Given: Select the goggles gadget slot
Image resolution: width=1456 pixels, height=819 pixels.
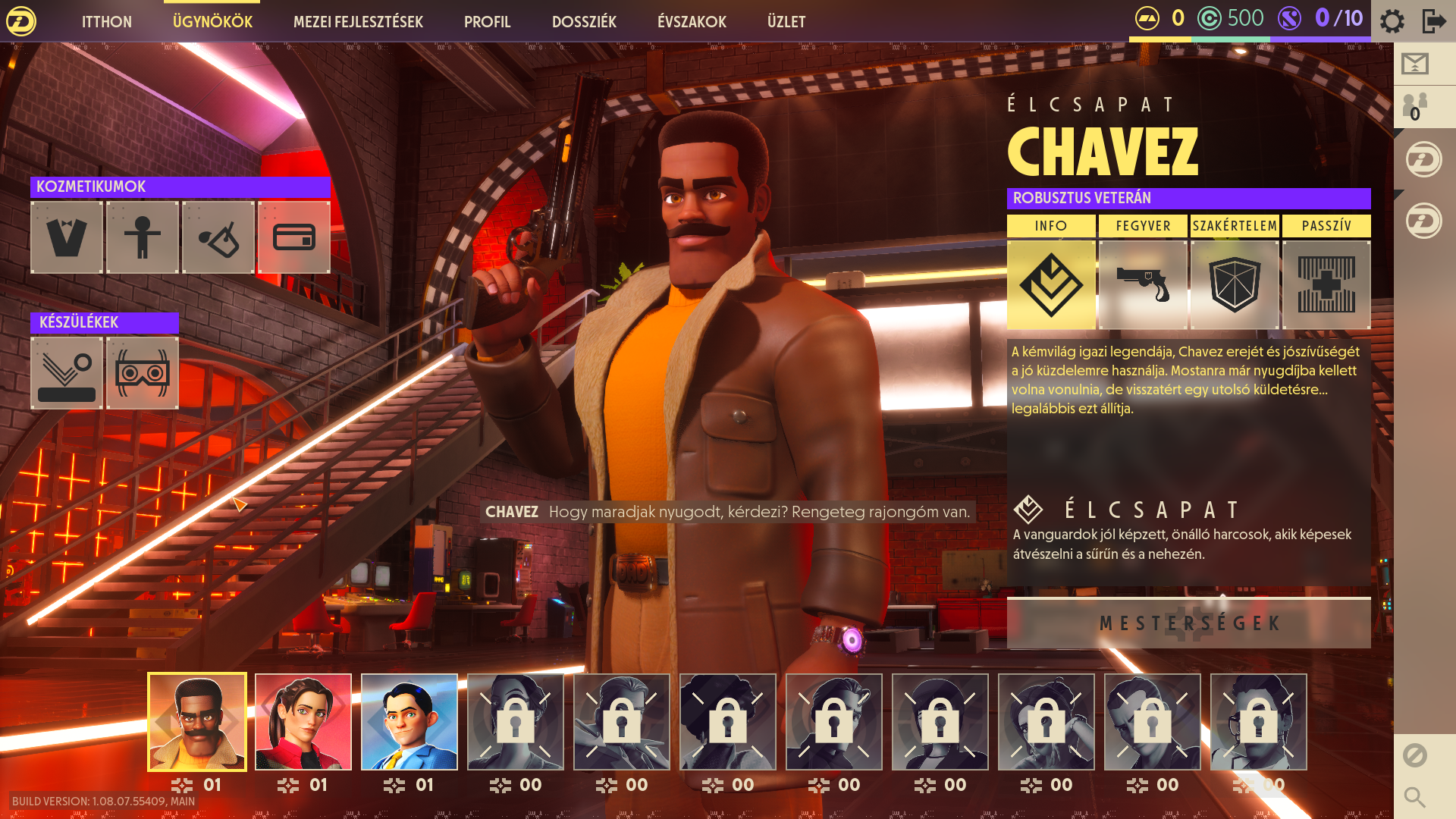Looking at the screenshot, I should (x=143, y=373).
